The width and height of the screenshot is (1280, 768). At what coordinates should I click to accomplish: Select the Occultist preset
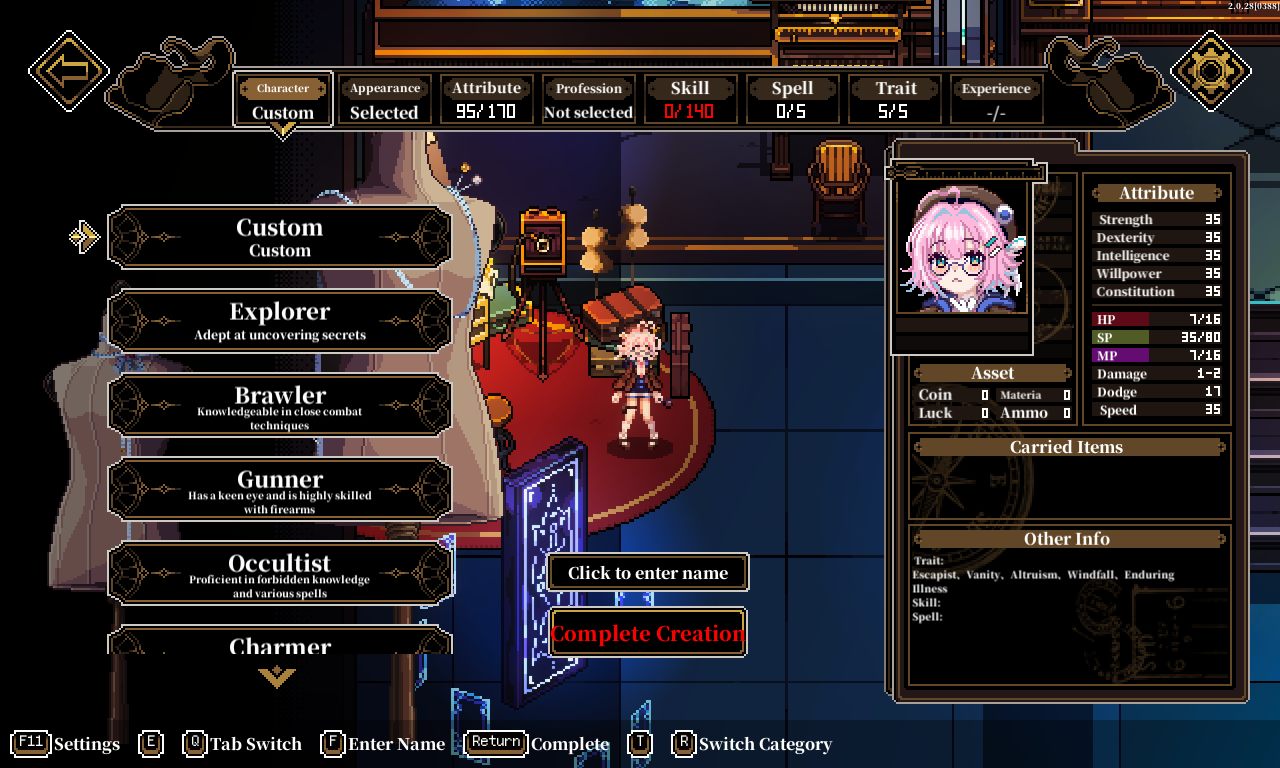(280, 574)
